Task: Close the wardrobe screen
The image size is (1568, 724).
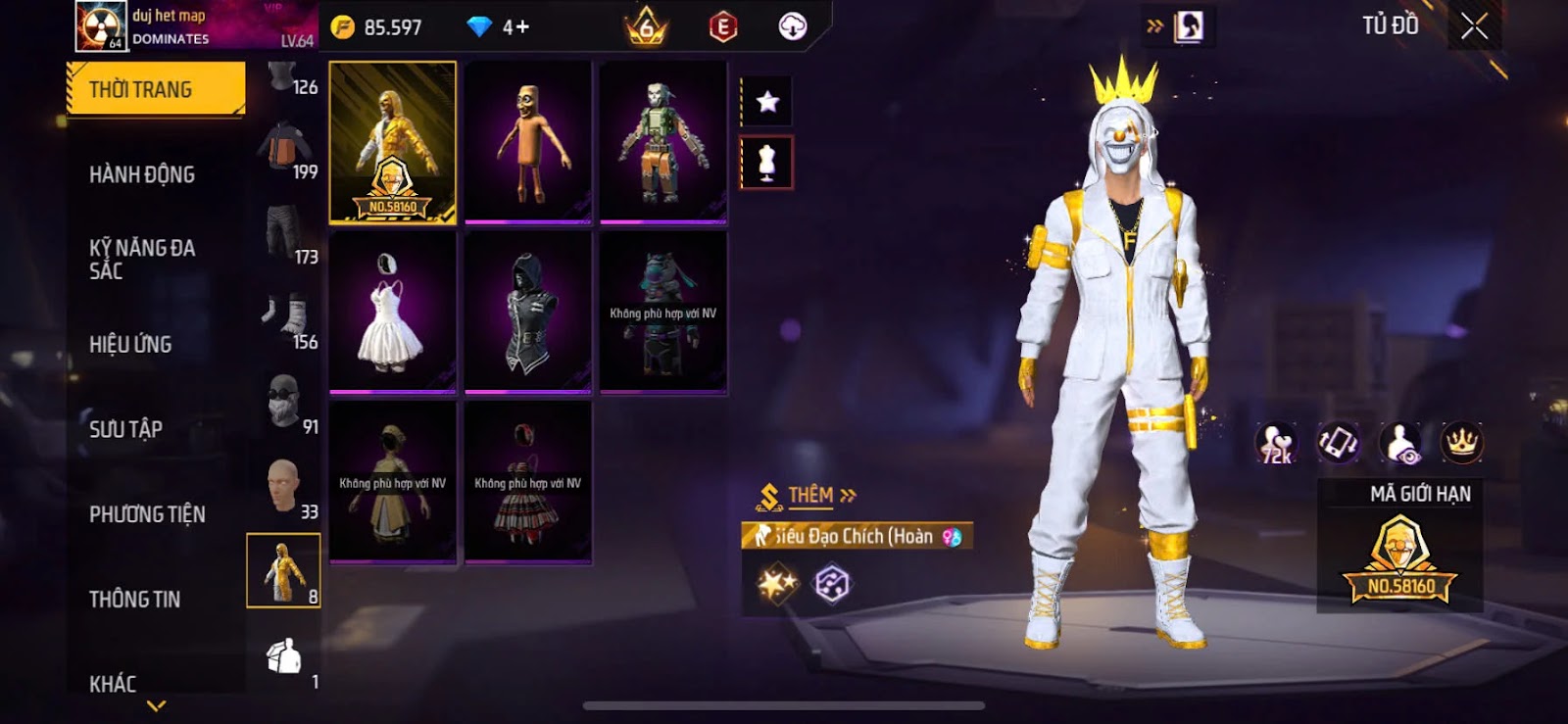Action: pyautogui.click(x=1474, y=26)
